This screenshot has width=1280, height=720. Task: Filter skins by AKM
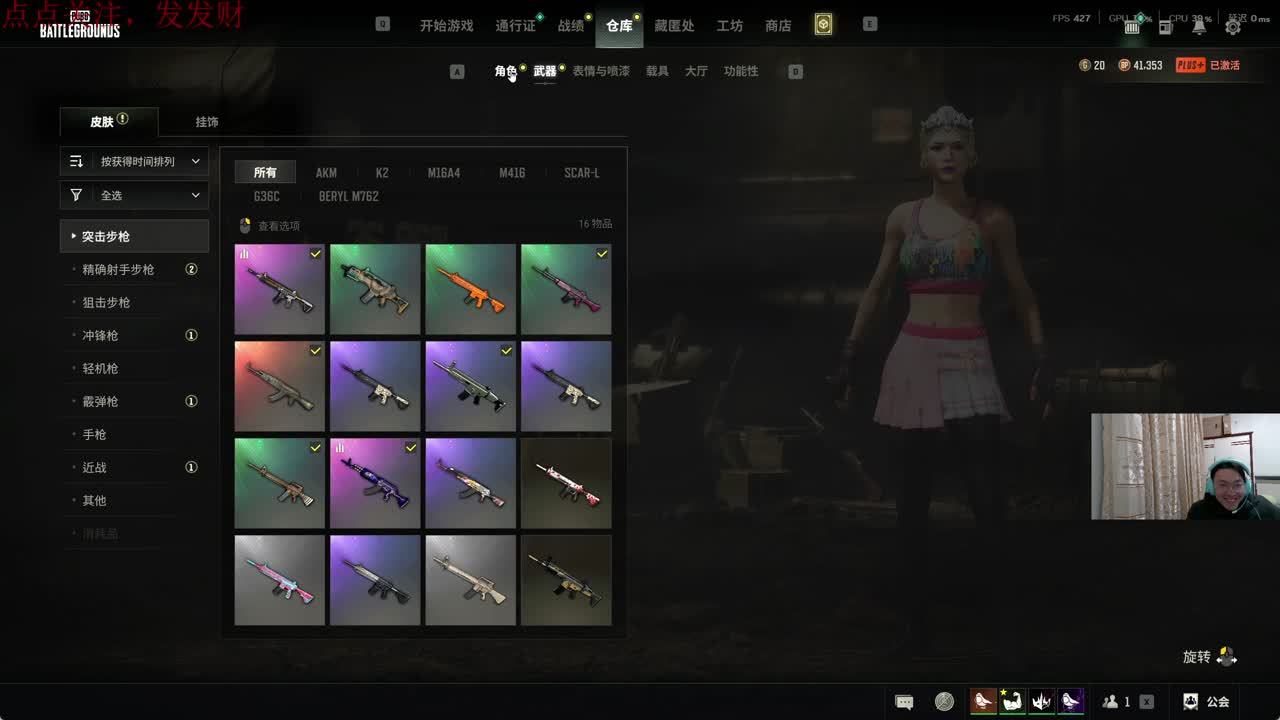[x=326, y=173]
